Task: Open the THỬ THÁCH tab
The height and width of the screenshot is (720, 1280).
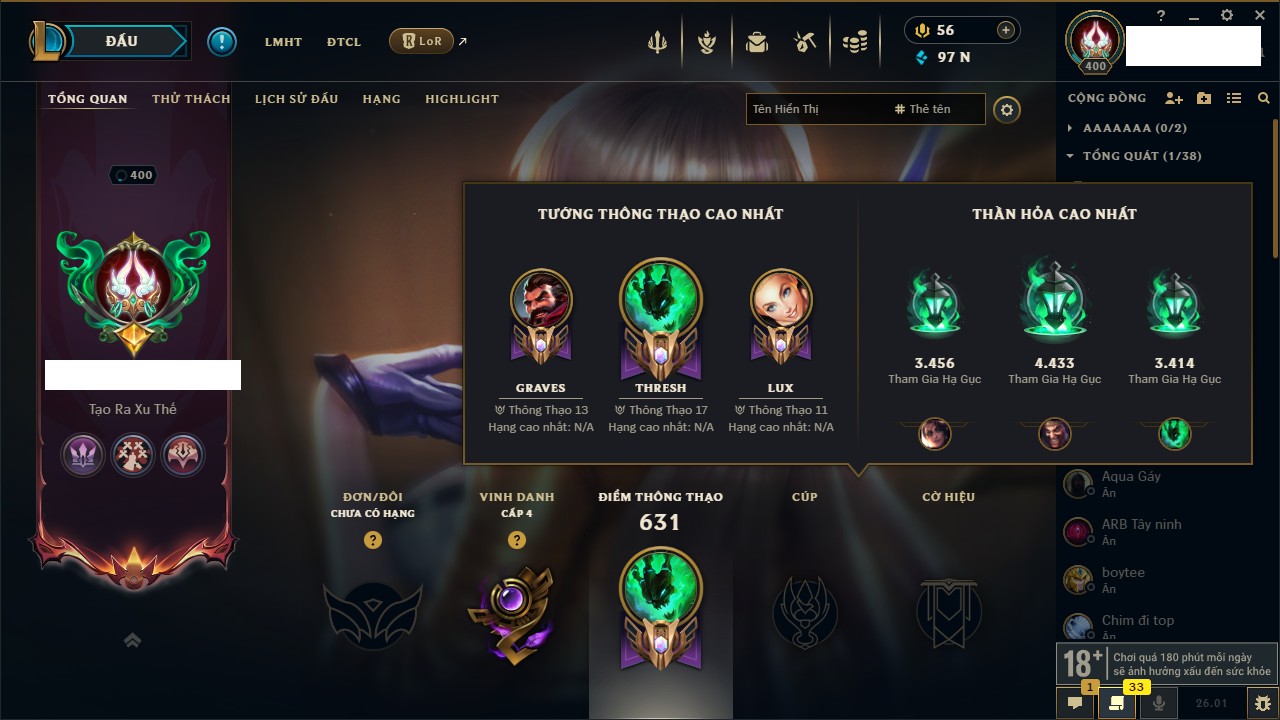Action: (191, 99)
